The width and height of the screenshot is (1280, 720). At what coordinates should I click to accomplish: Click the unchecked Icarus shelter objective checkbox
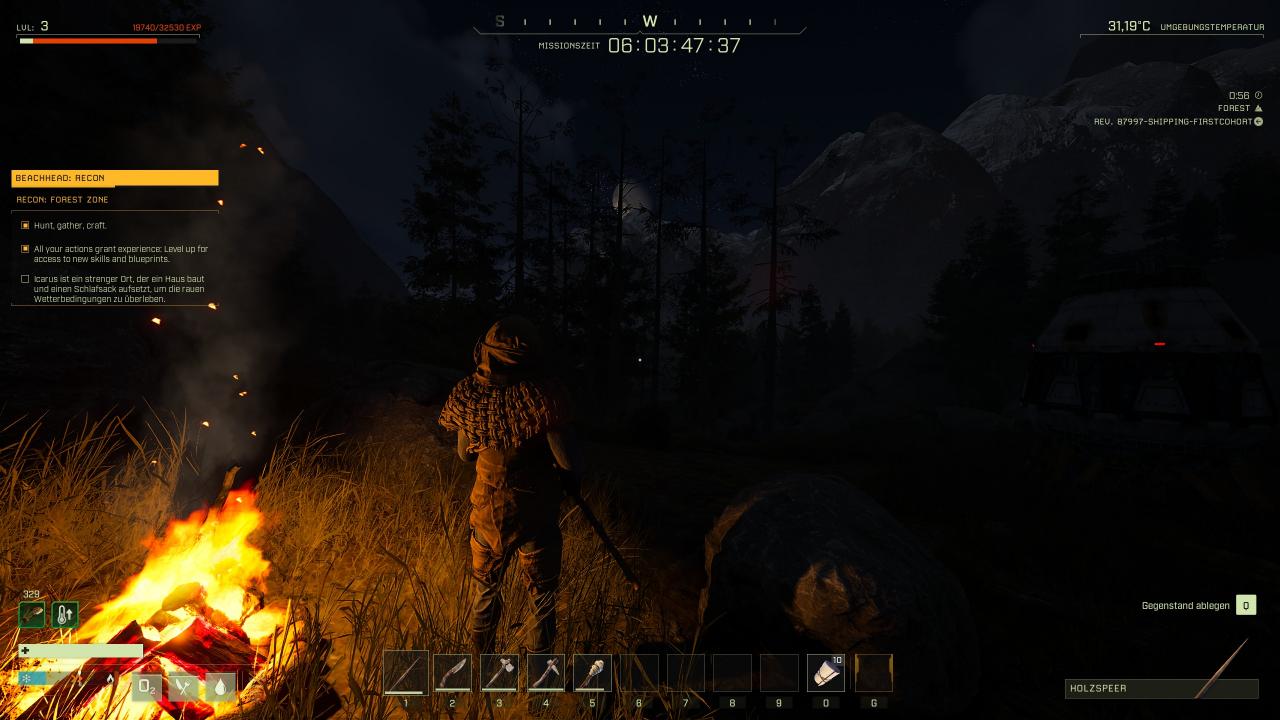coord(25,279)
